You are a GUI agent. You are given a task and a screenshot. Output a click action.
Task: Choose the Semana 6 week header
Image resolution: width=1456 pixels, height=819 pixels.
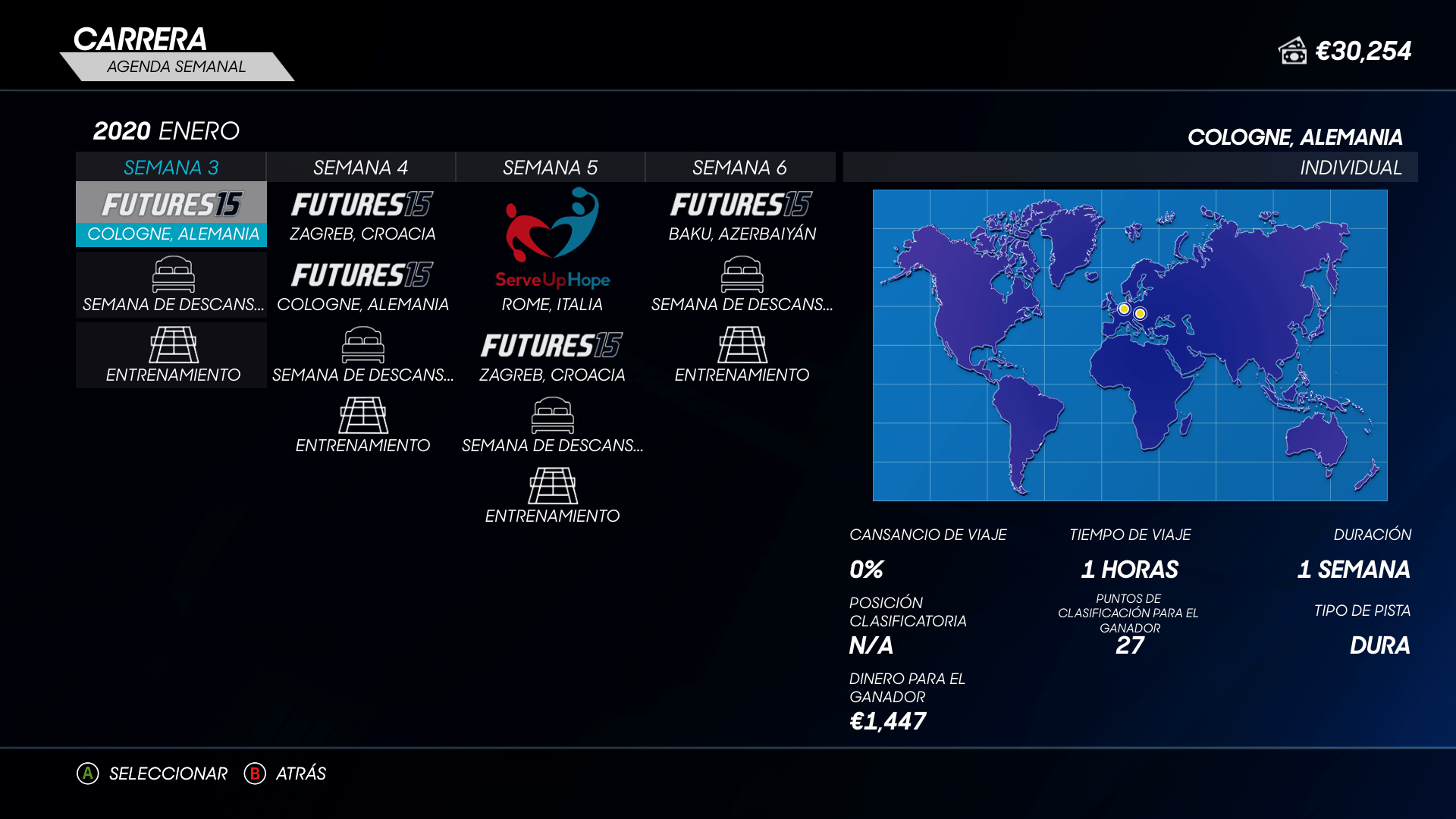point(739,168)
